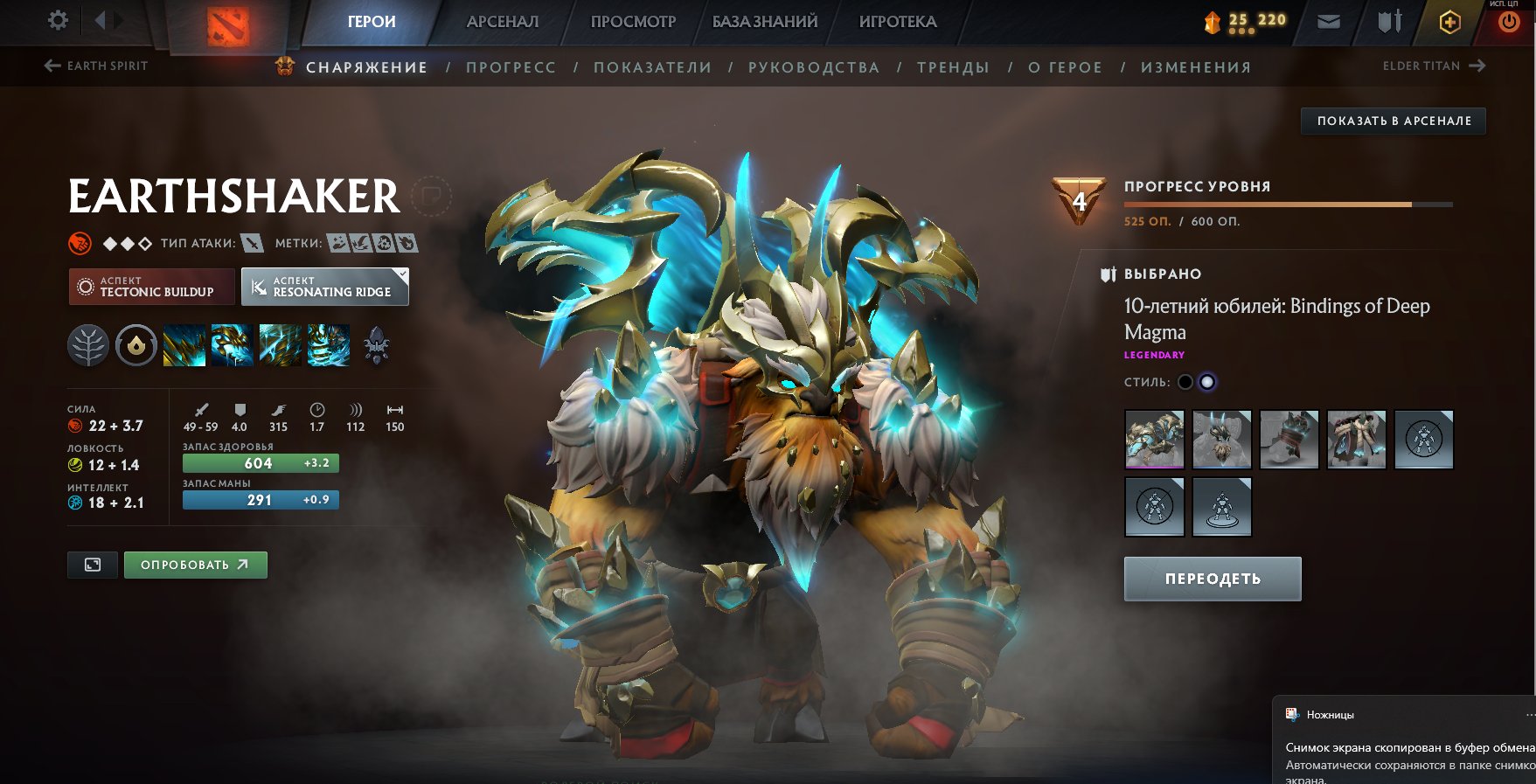View the Тренды subtab

pyautogui.click(x=953, y=67)
